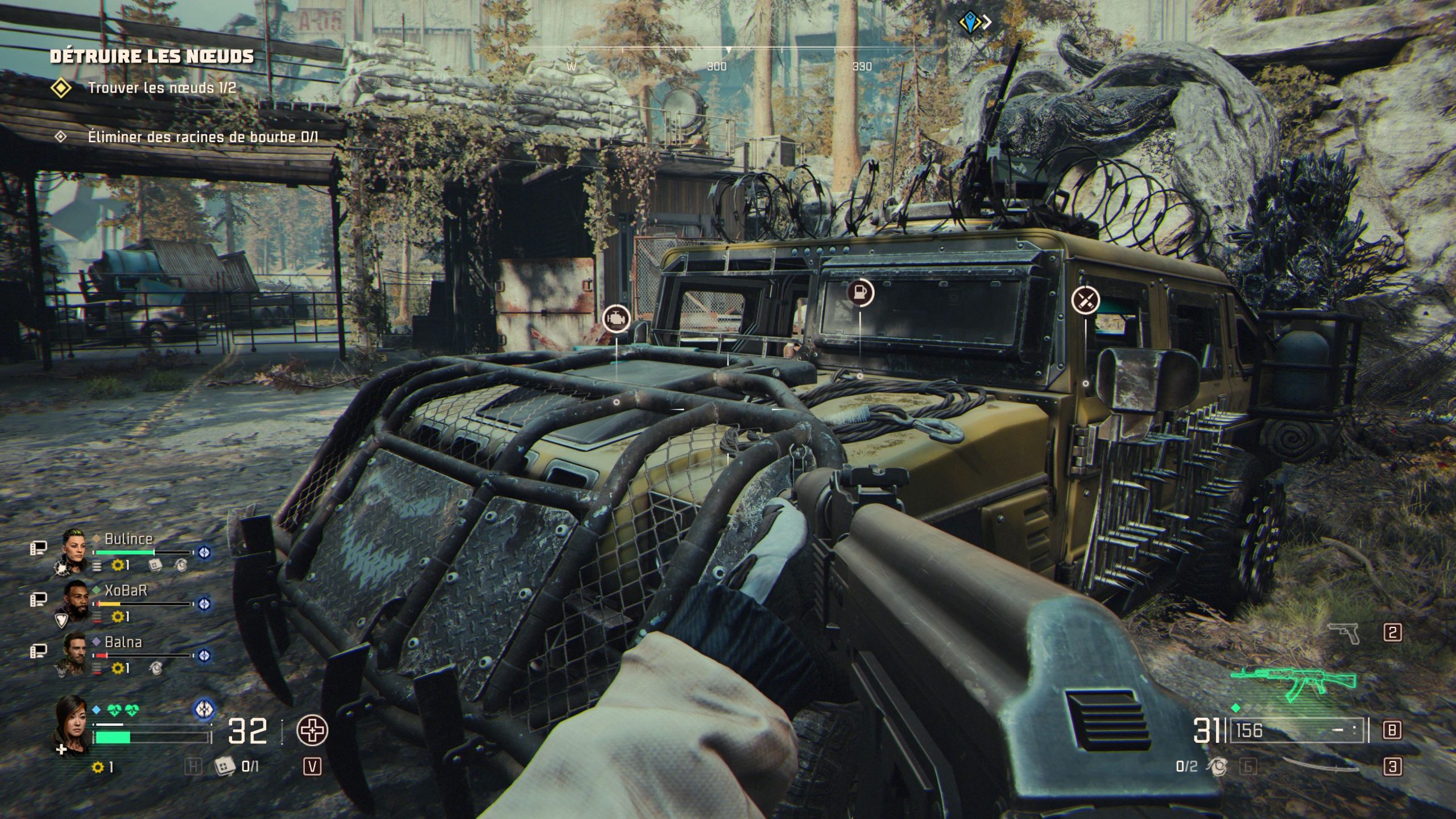Select the fuel pump icon on the vehicle
Viewport: 1456px width, 819px height.
(860, 292)
